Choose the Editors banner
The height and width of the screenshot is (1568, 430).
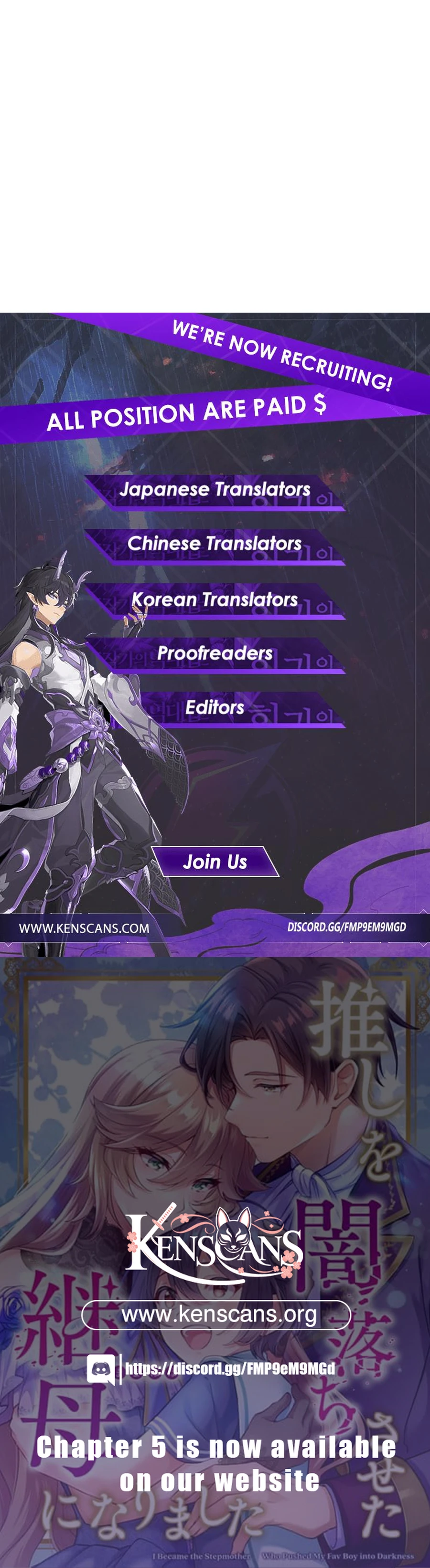point(215,708)
